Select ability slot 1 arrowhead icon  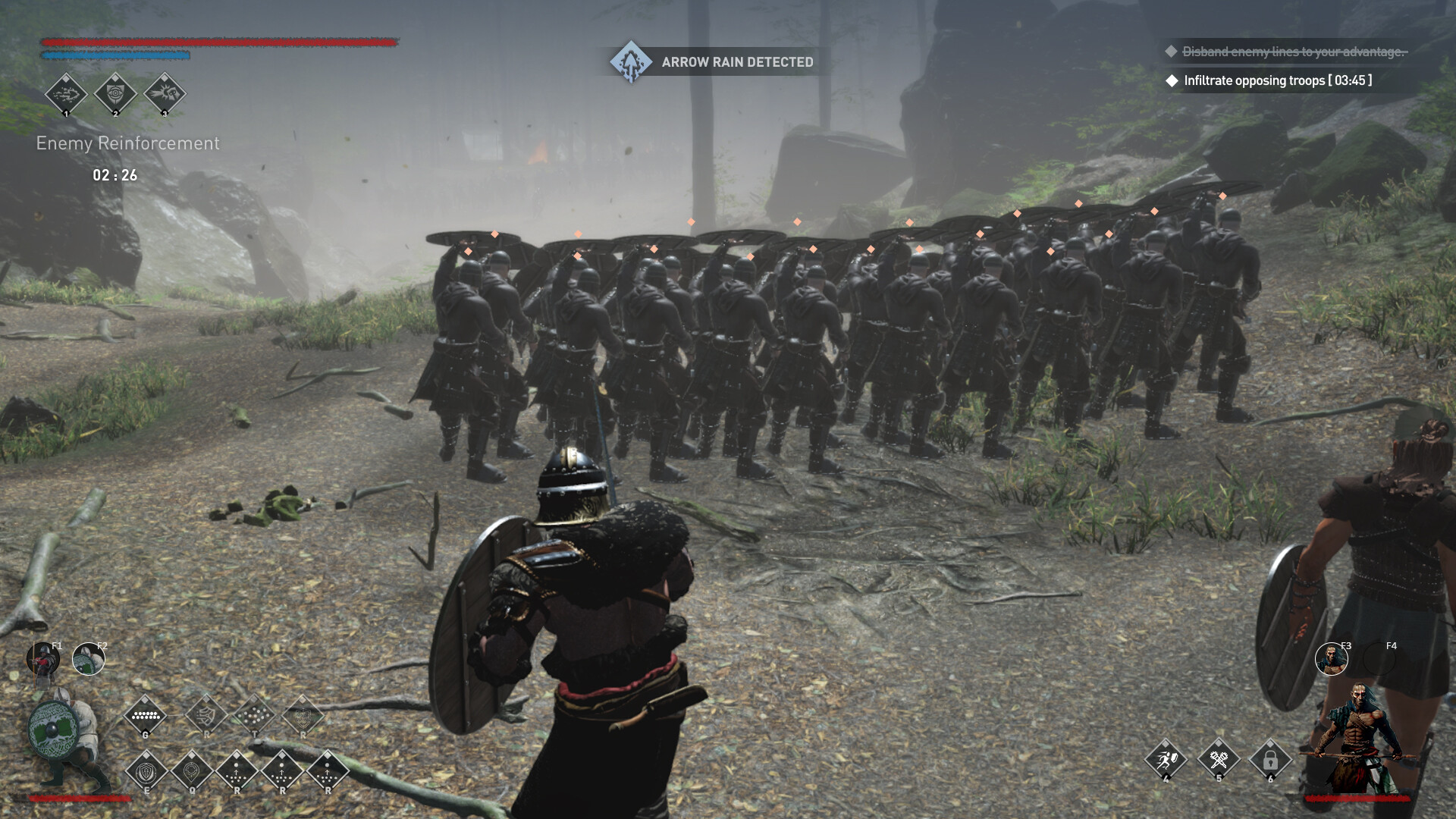pos(67,95)
